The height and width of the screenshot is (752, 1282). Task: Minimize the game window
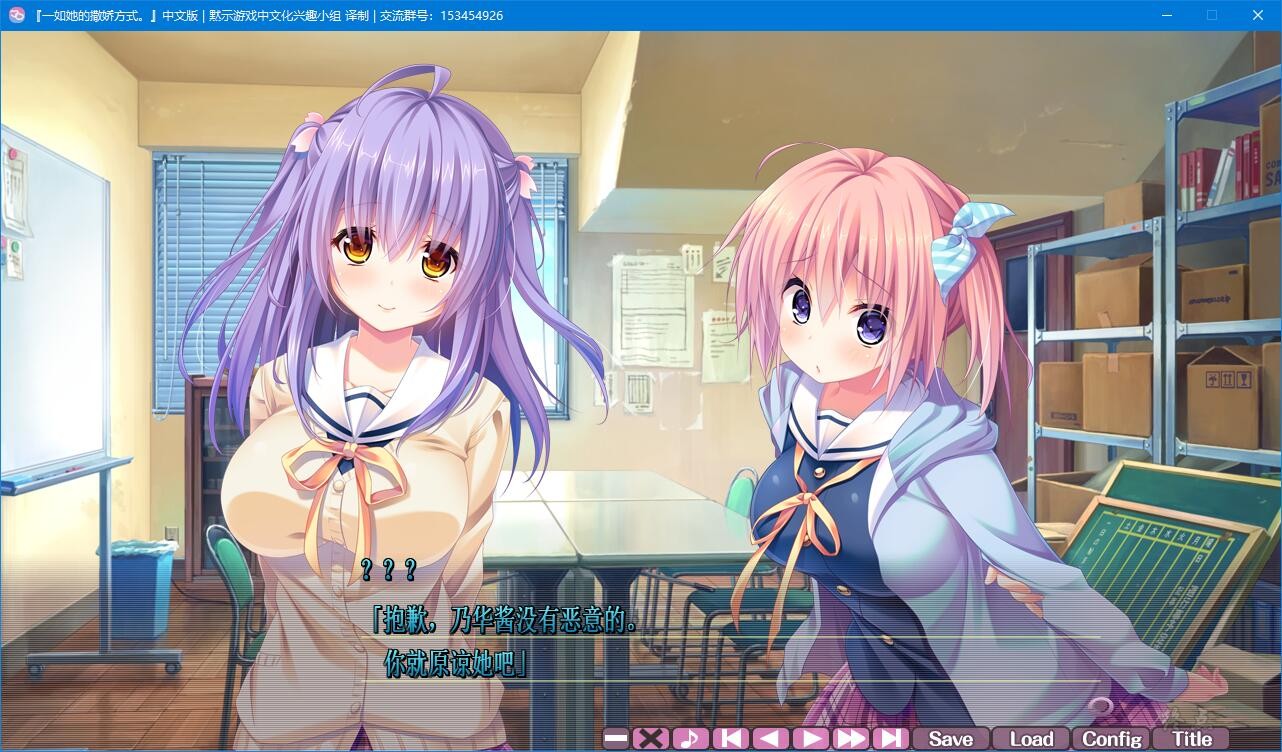pyautogui.click(x=1166, y=15)
